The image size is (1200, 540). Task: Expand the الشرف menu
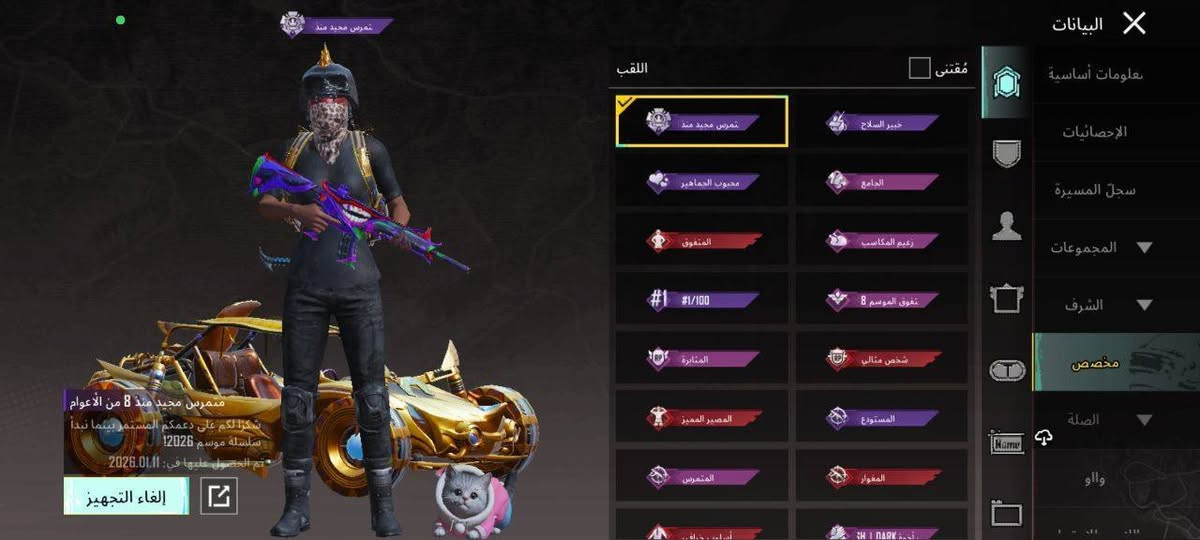pyautogui.click(x=1100, y=305)
